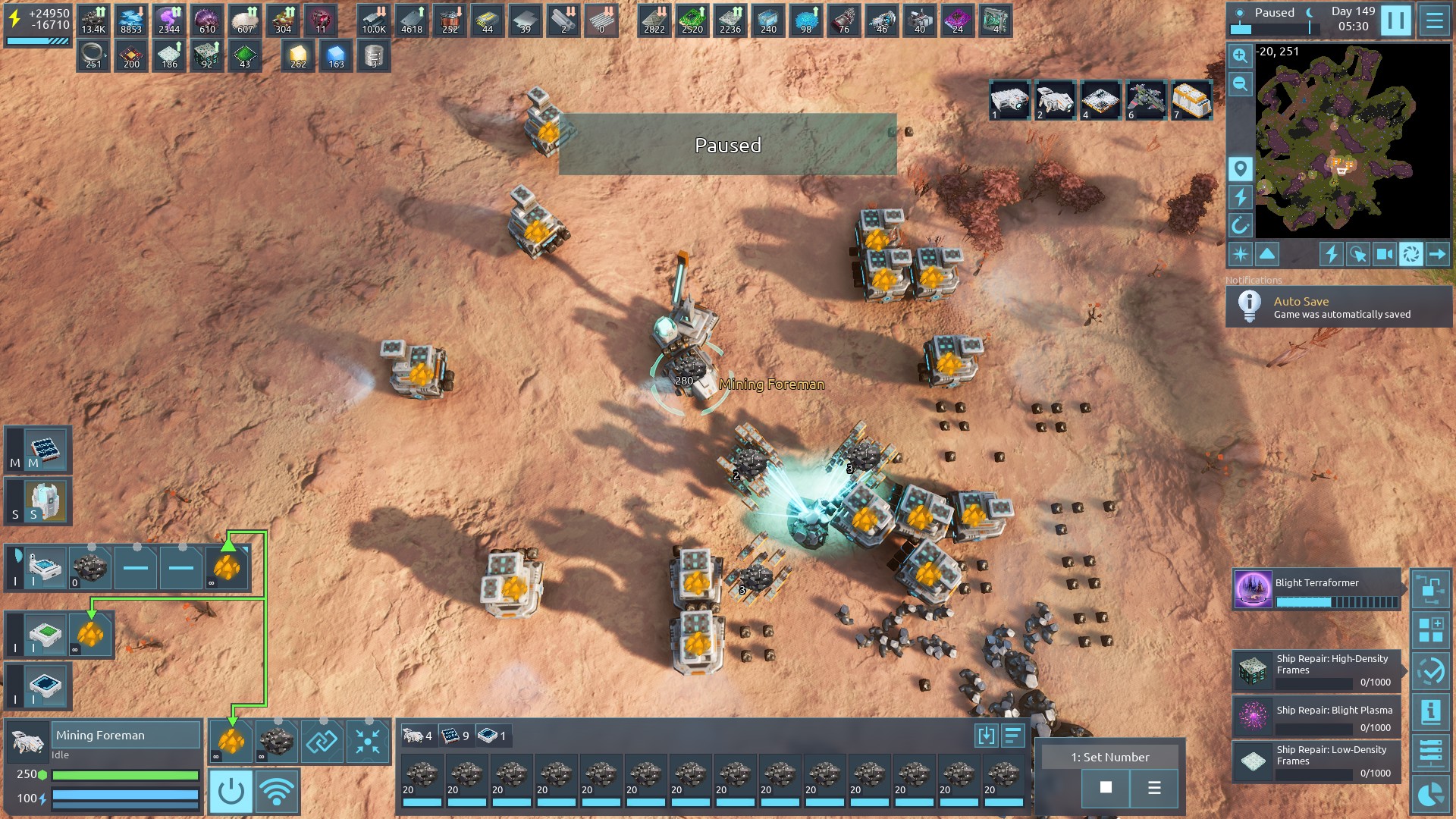Toggle the power button for Mining Foreman
Screen dimensions: 1456x819
point(231,792)
